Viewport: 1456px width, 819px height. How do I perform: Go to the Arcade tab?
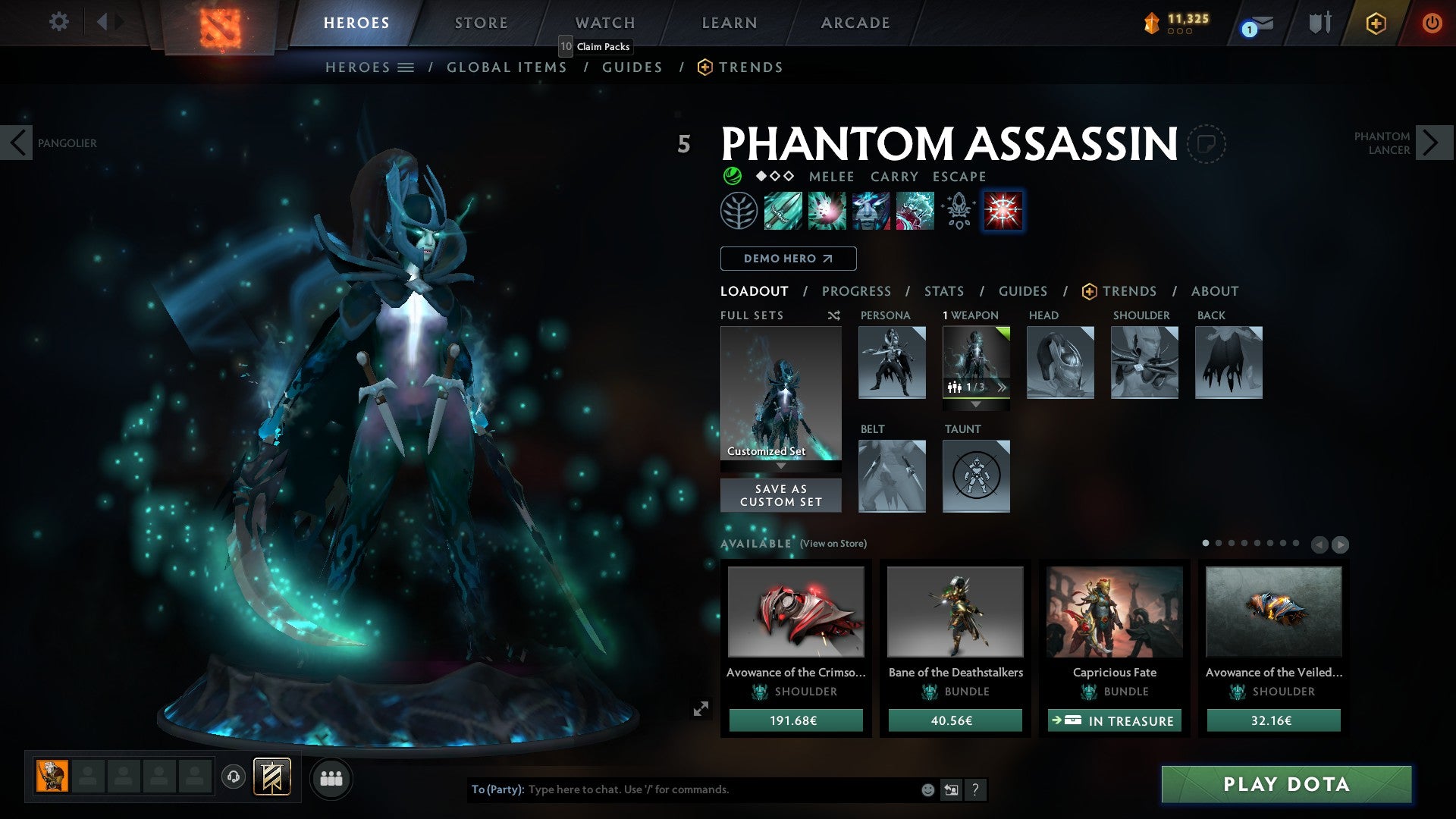855,23
